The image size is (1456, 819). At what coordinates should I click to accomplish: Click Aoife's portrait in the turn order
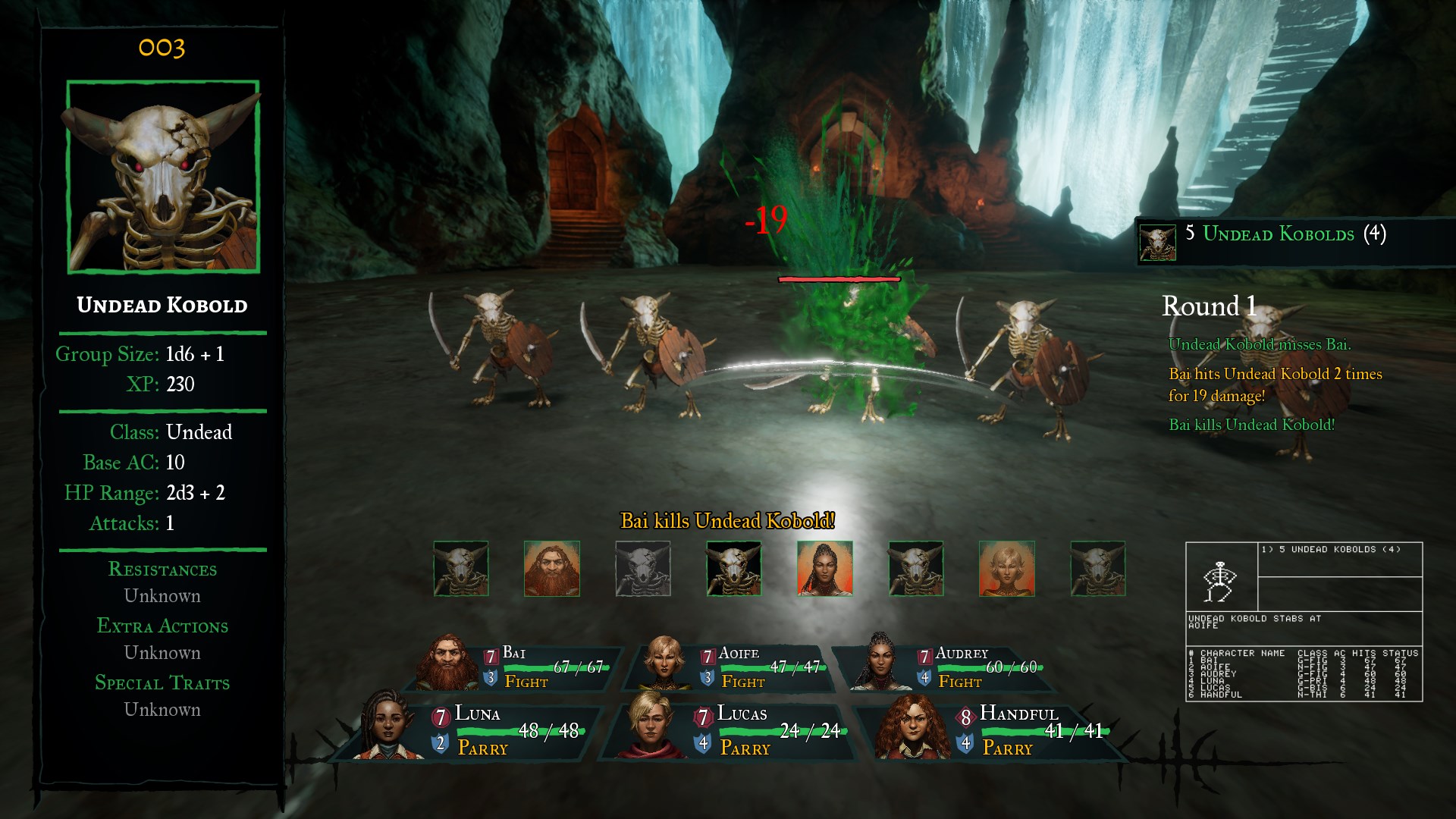pyautogui.click(x=1007, y=569)
